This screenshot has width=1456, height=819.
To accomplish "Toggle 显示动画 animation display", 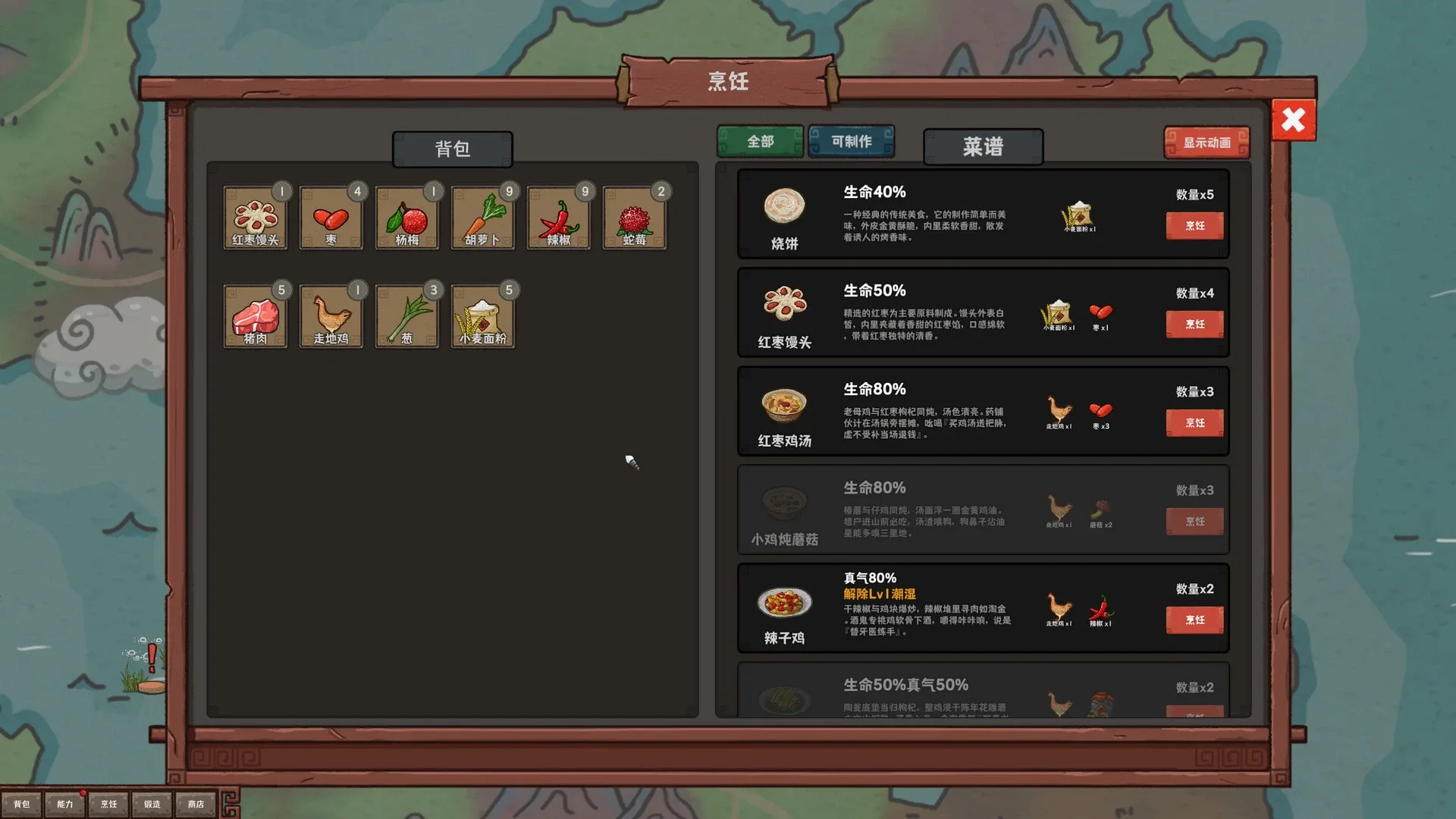I will click(x=1207, y=141).
